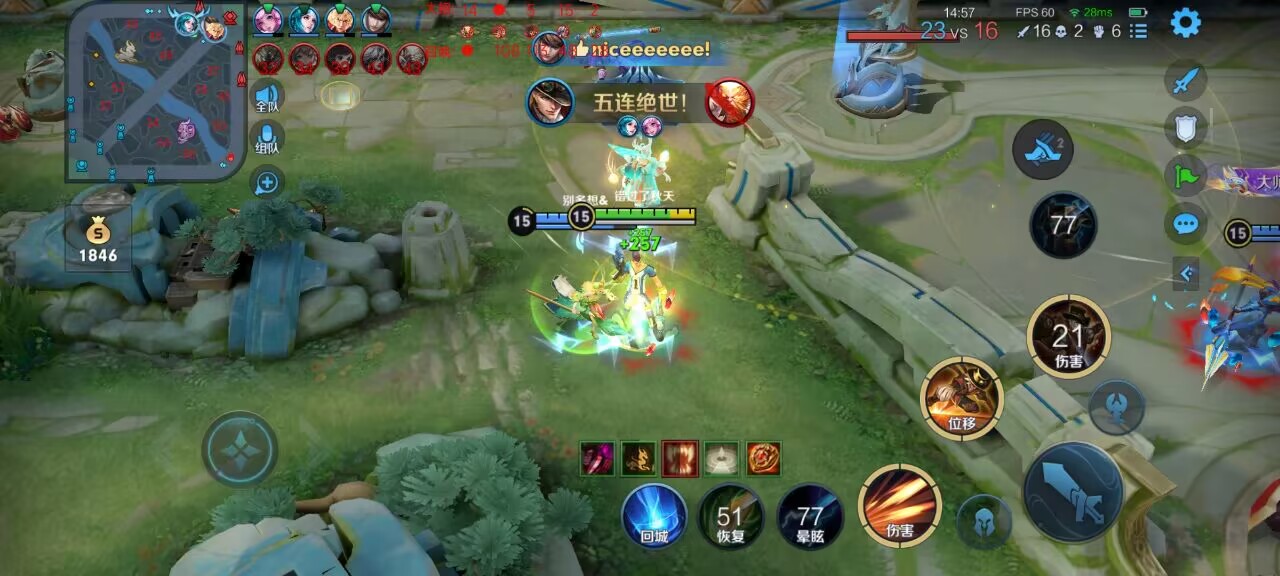1280x576 pixels.
Task: Send the shield retreat signal
Action: coord(1186,127)
